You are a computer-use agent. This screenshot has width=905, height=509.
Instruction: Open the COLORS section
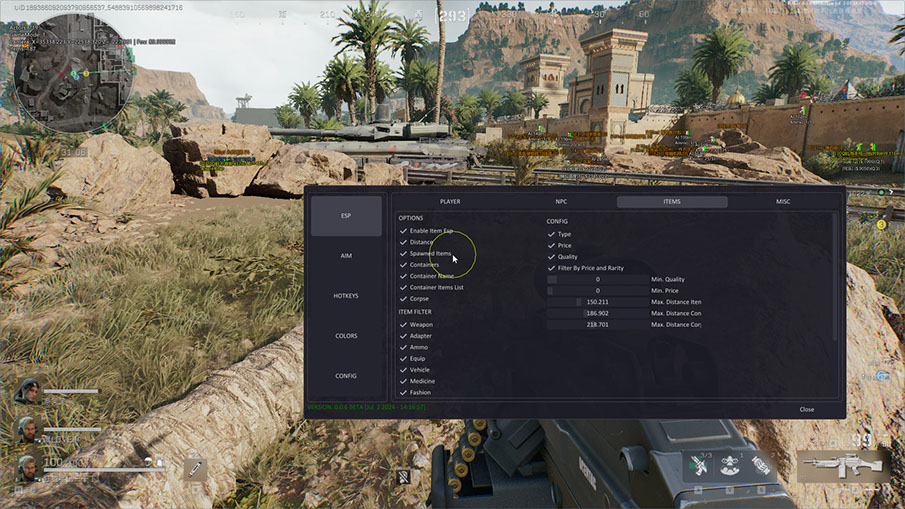[346, 336]
